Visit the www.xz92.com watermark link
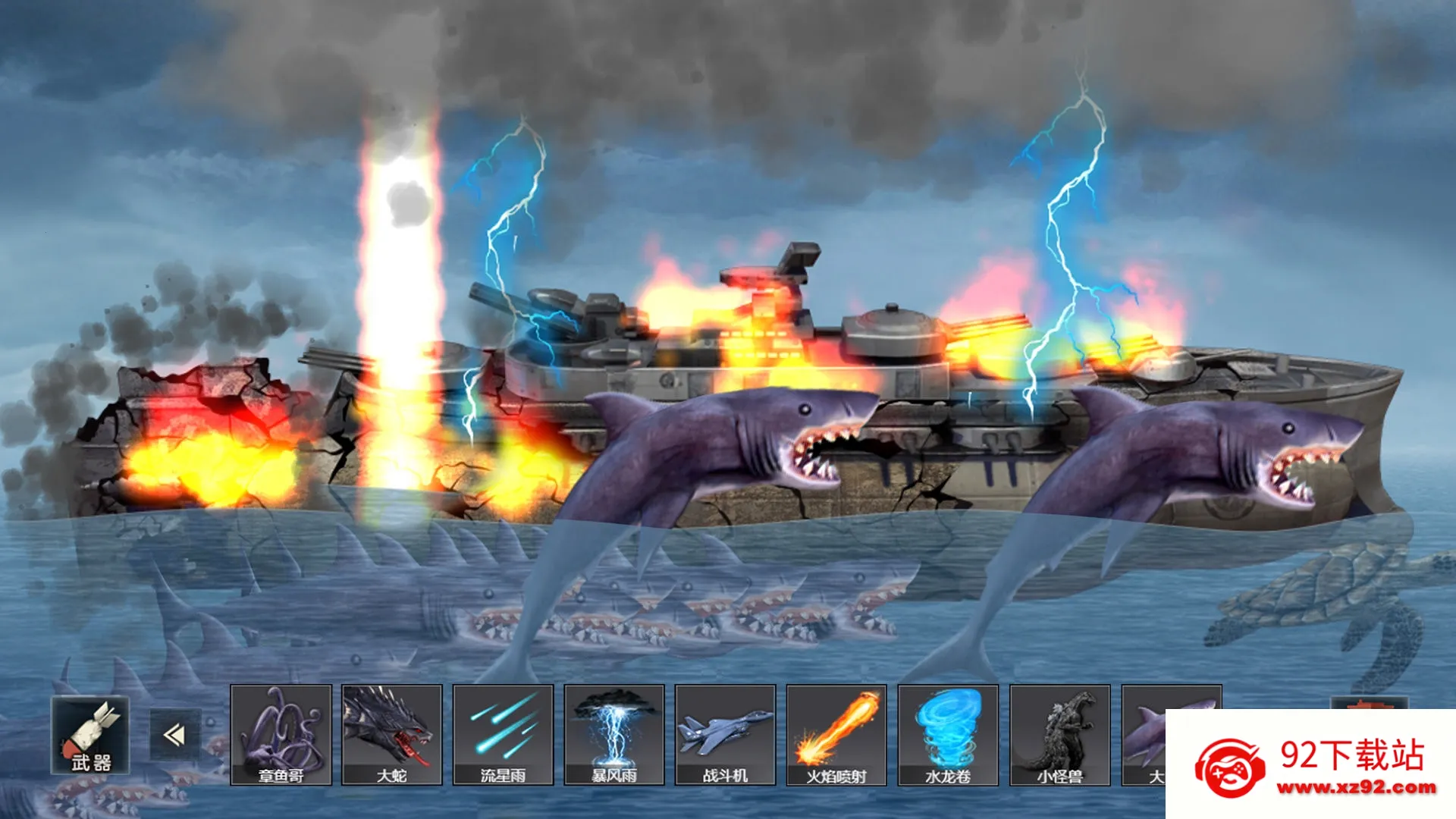The image size is (1456, 819). click(x=1356, y=788)
